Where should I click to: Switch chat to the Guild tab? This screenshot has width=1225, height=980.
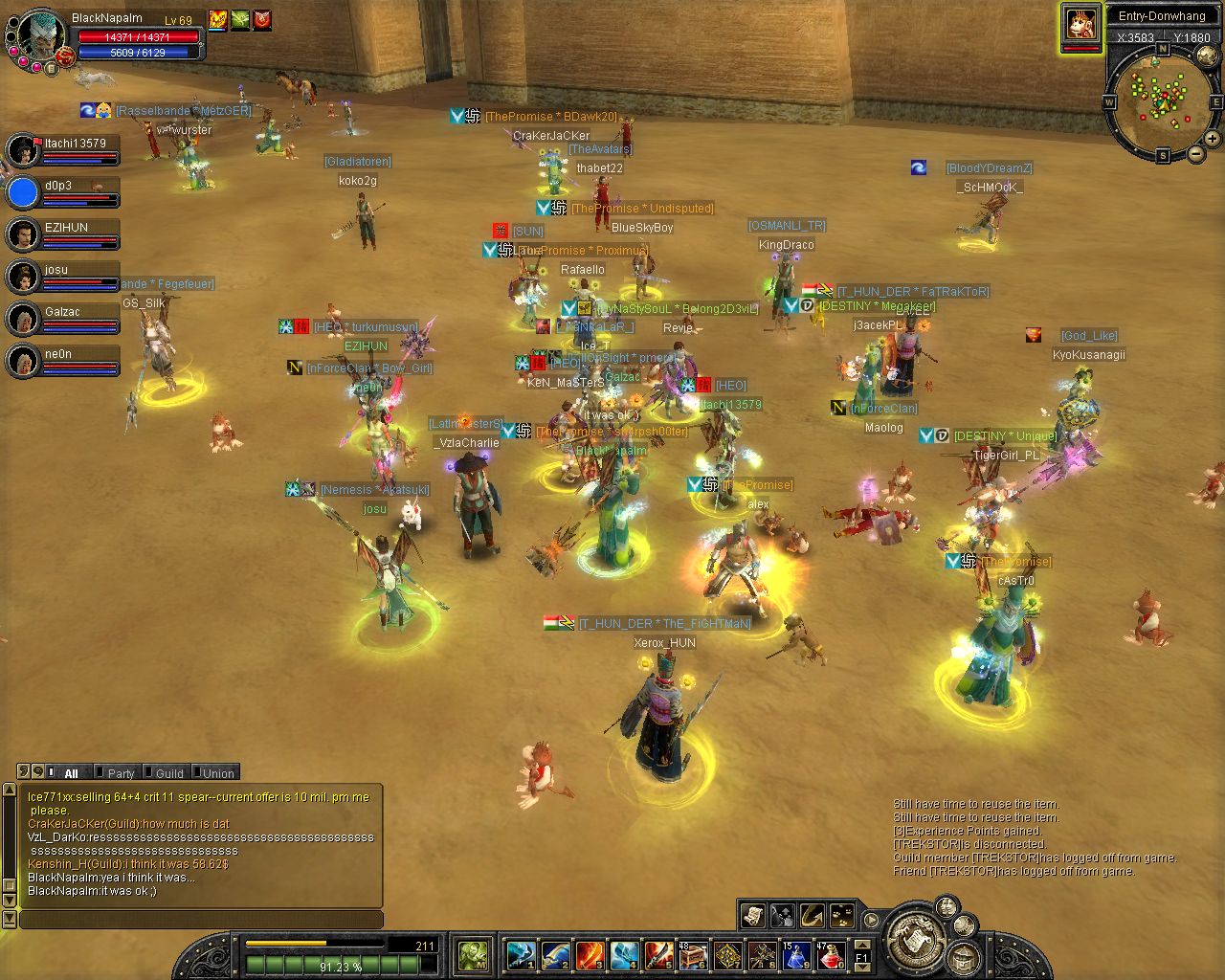pyautogui.click(x=169, y=773)
